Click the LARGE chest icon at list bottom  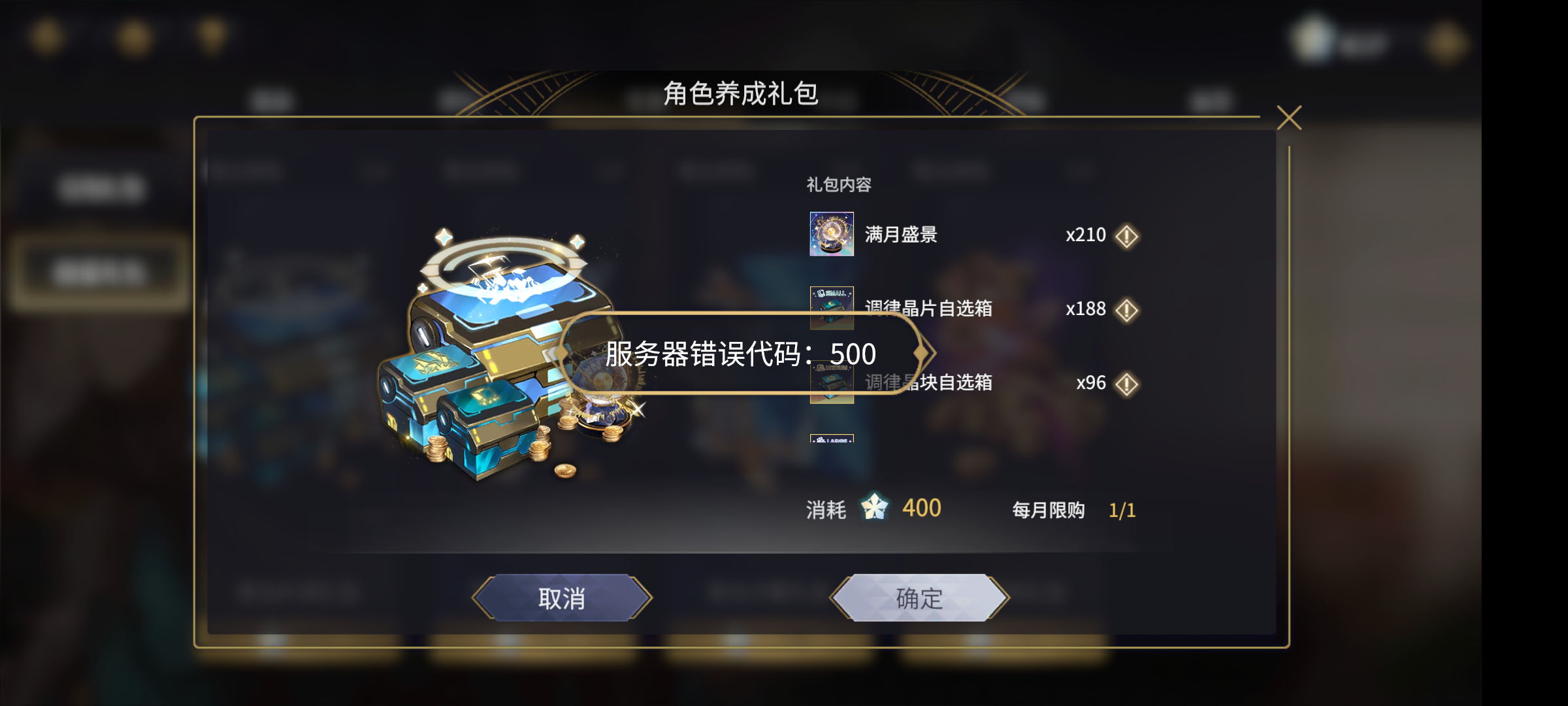pos(831,441)
